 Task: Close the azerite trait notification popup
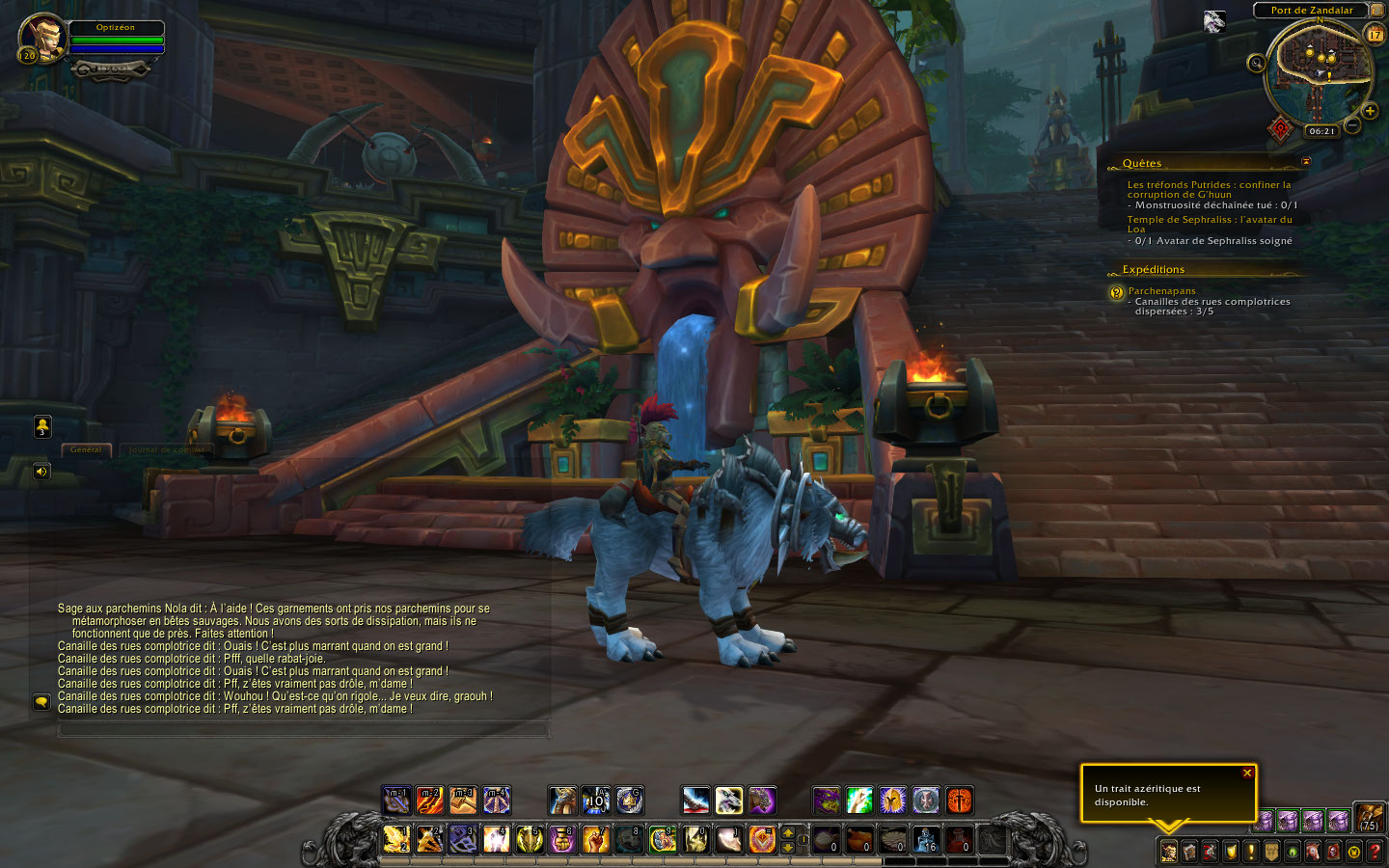pyautogui.click(x=1246, y=773)
